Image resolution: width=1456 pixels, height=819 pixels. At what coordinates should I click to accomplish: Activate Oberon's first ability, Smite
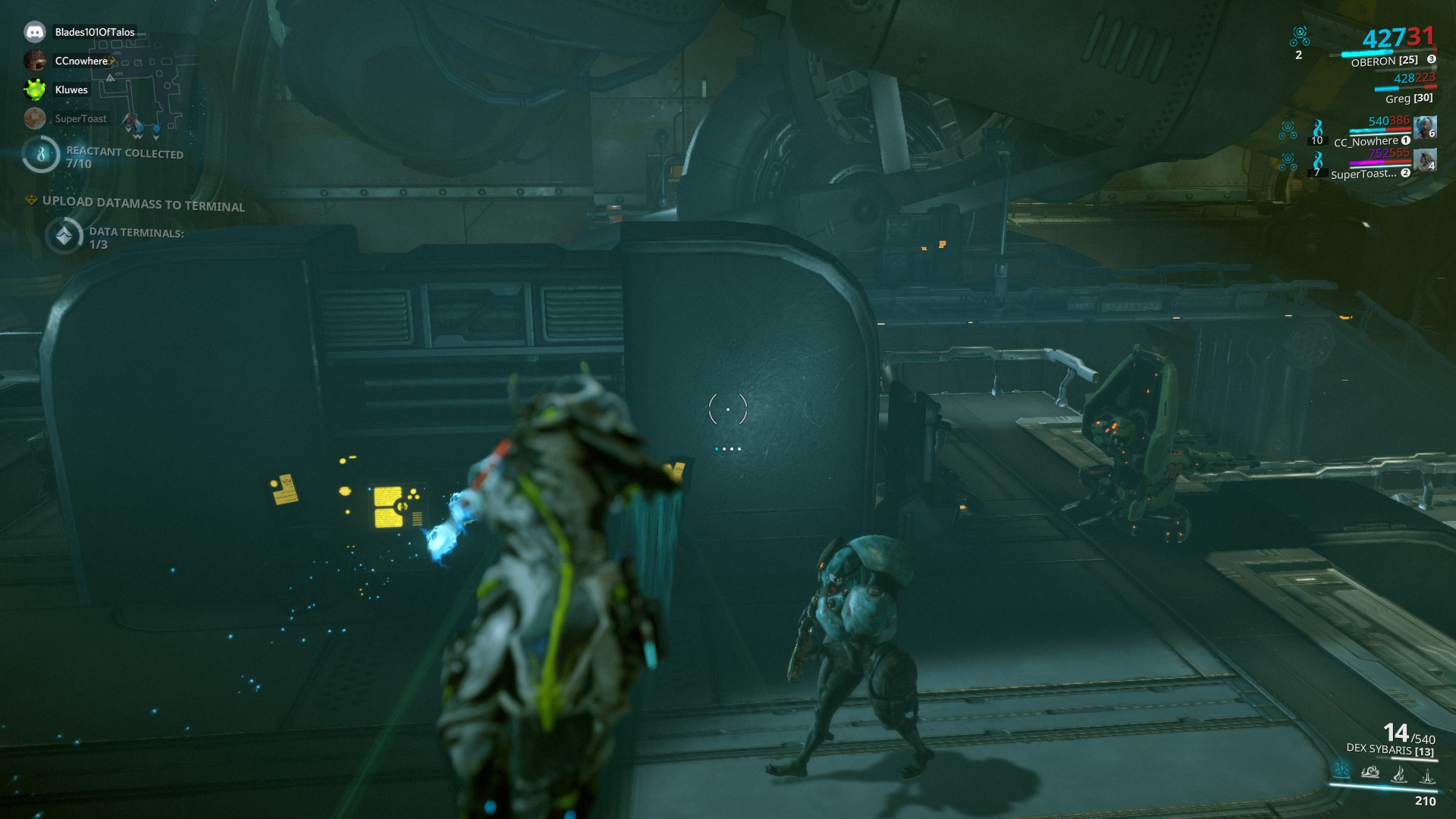1341,770
